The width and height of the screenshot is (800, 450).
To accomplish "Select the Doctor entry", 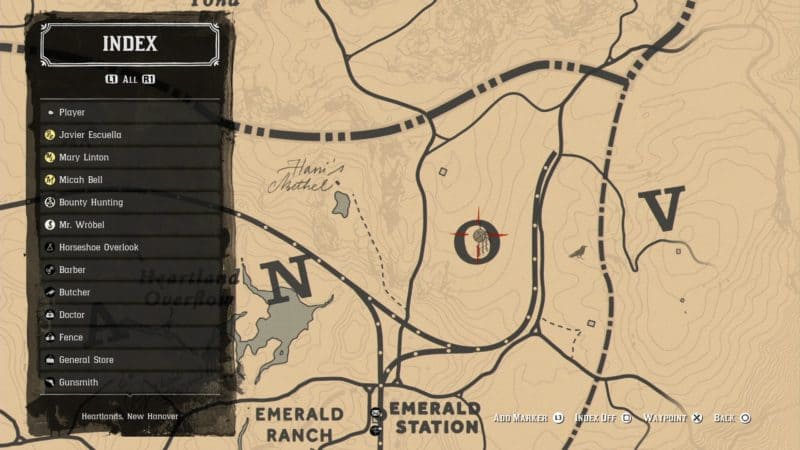I will click(130, 315).
